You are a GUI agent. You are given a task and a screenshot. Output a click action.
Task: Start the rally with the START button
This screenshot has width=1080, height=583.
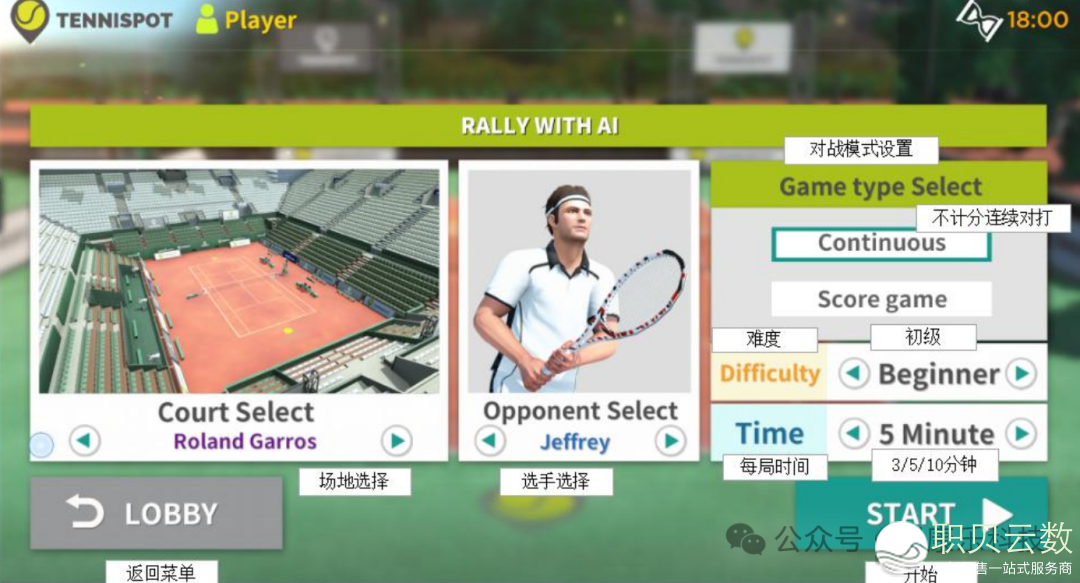[921, 512]
